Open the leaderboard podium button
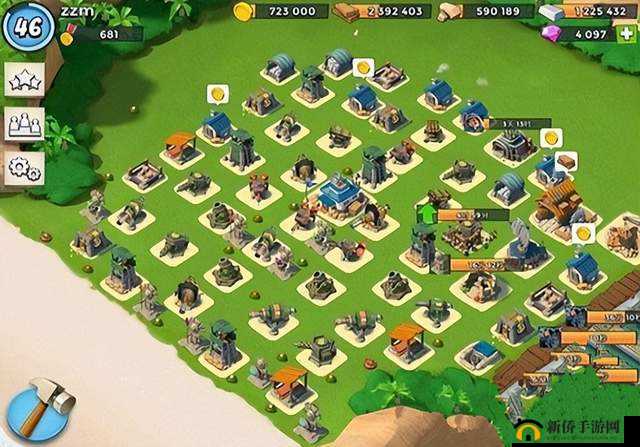640x447 pixels. 22,125
